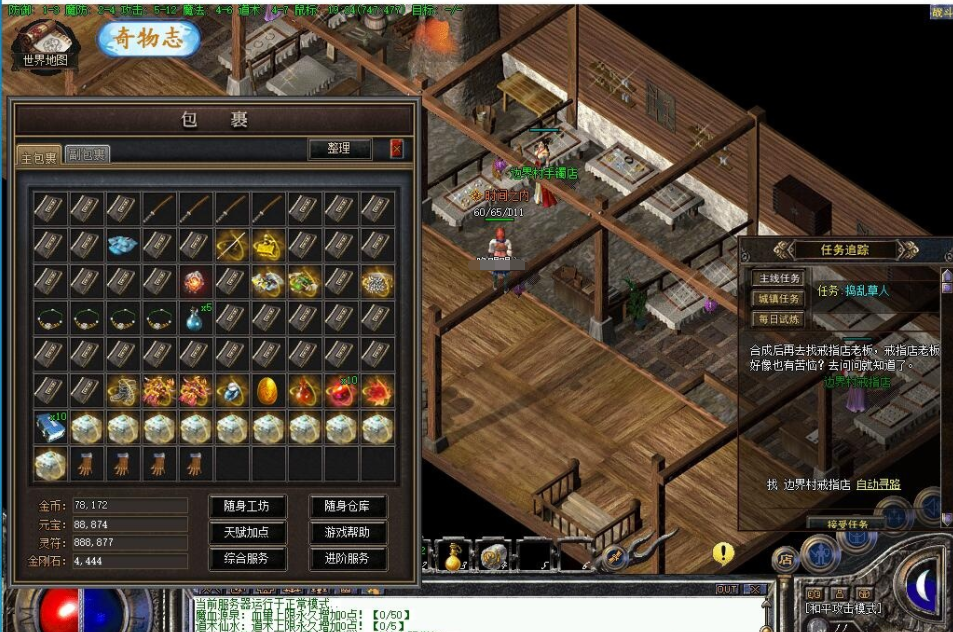The image size is (953, 632).
Task: Open 随身仓库 portable storage
Action: coord(348,507)
